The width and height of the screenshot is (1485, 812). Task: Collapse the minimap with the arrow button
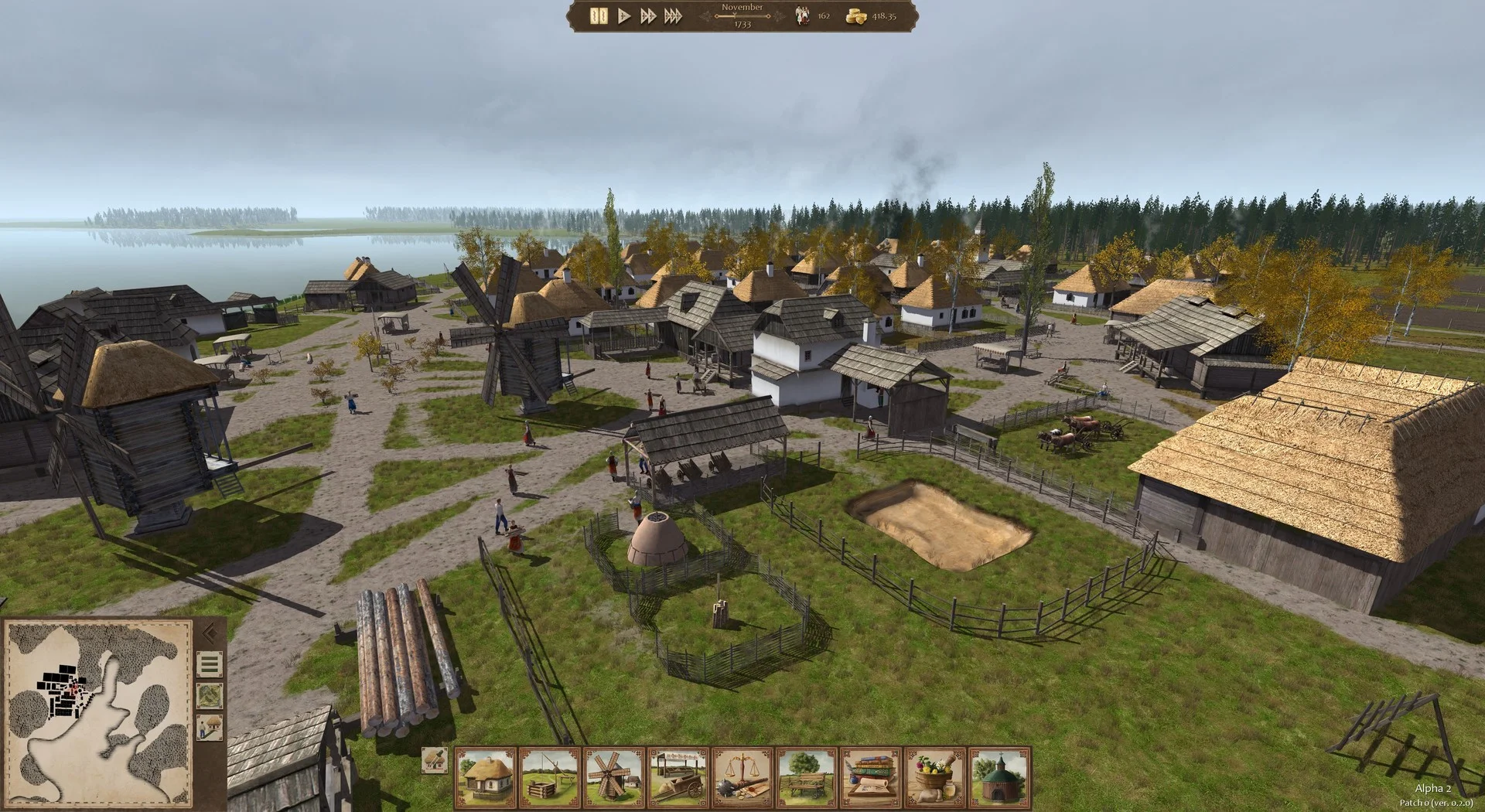point(210,634)
